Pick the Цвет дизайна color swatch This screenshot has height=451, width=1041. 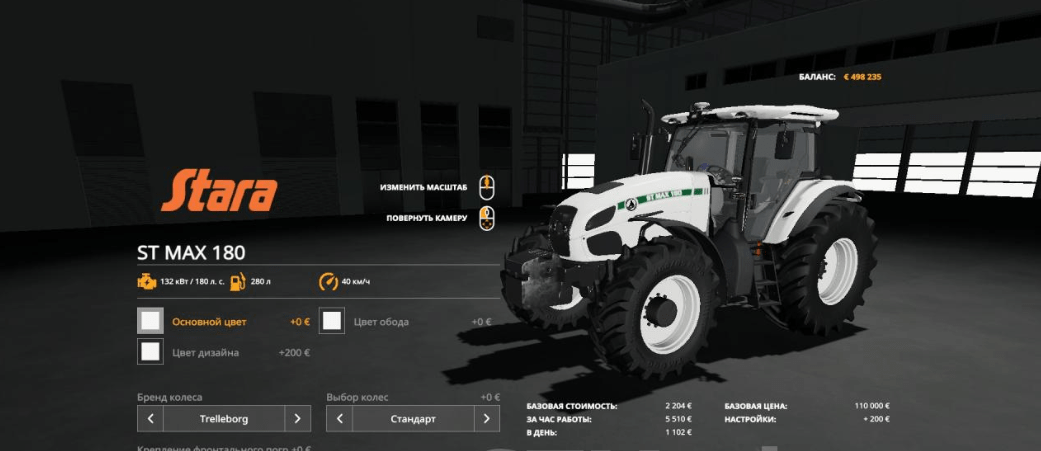(x=150, y=352)
